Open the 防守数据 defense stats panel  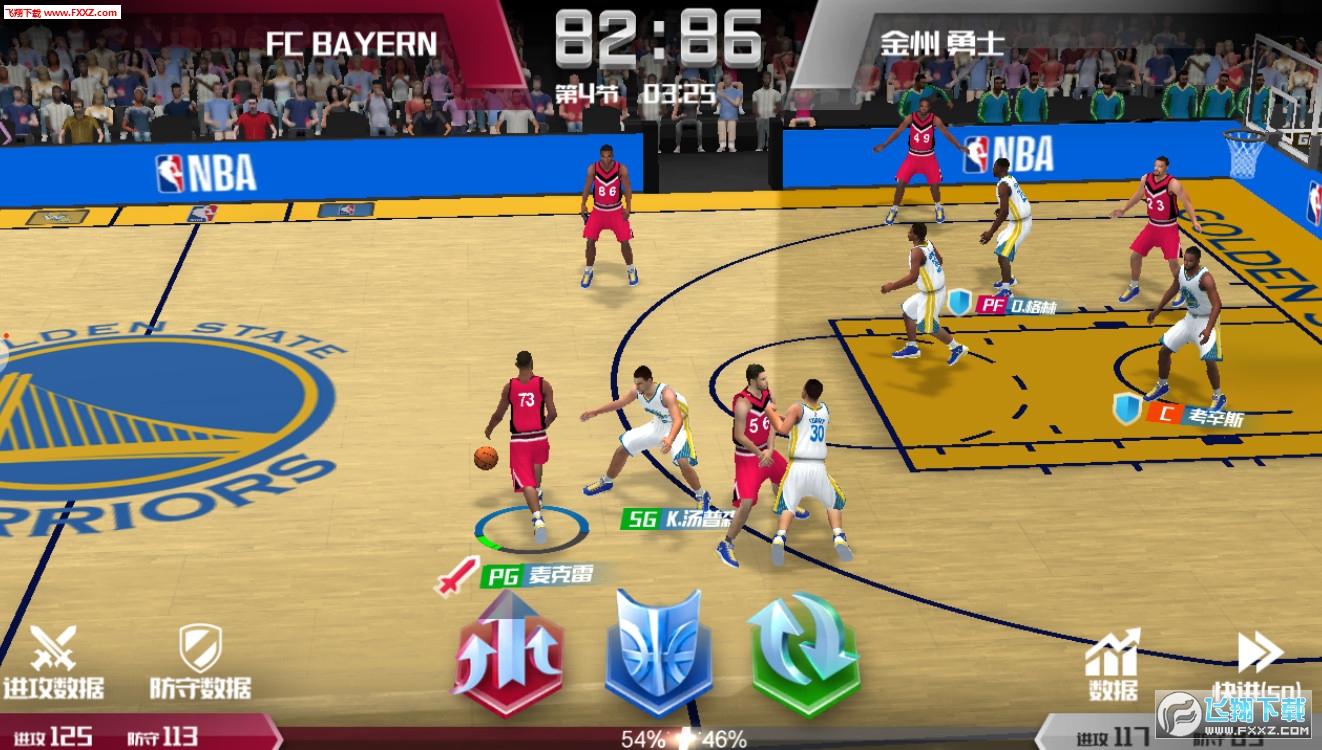[200, 661]
